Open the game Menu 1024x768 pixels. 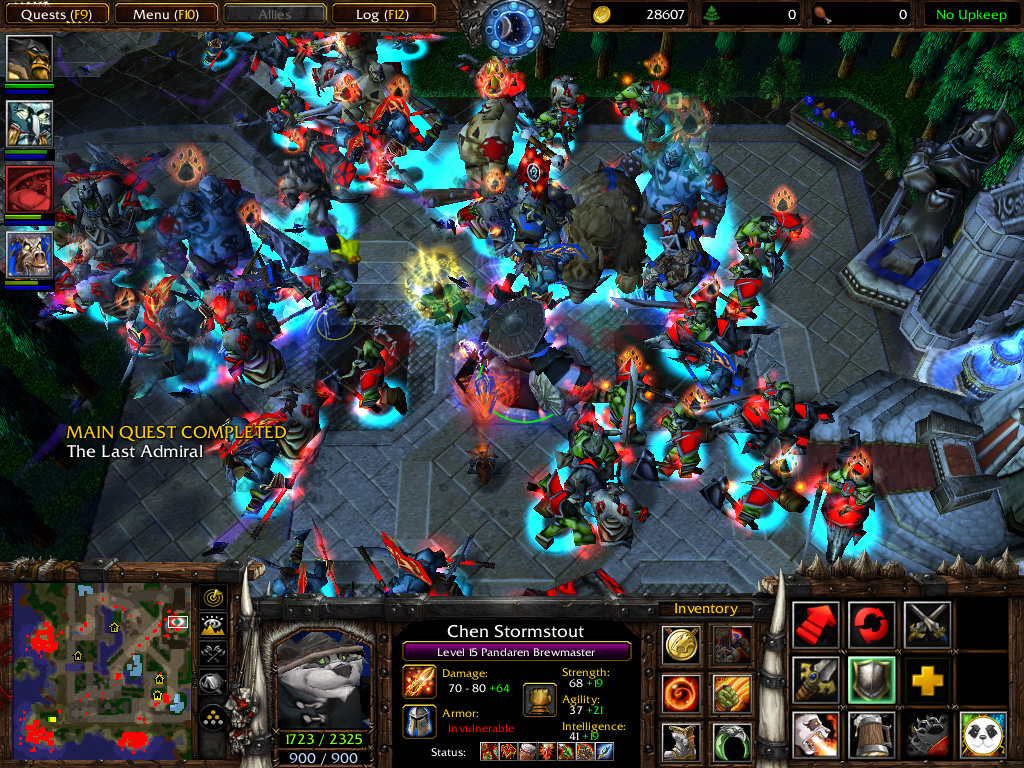165,15
